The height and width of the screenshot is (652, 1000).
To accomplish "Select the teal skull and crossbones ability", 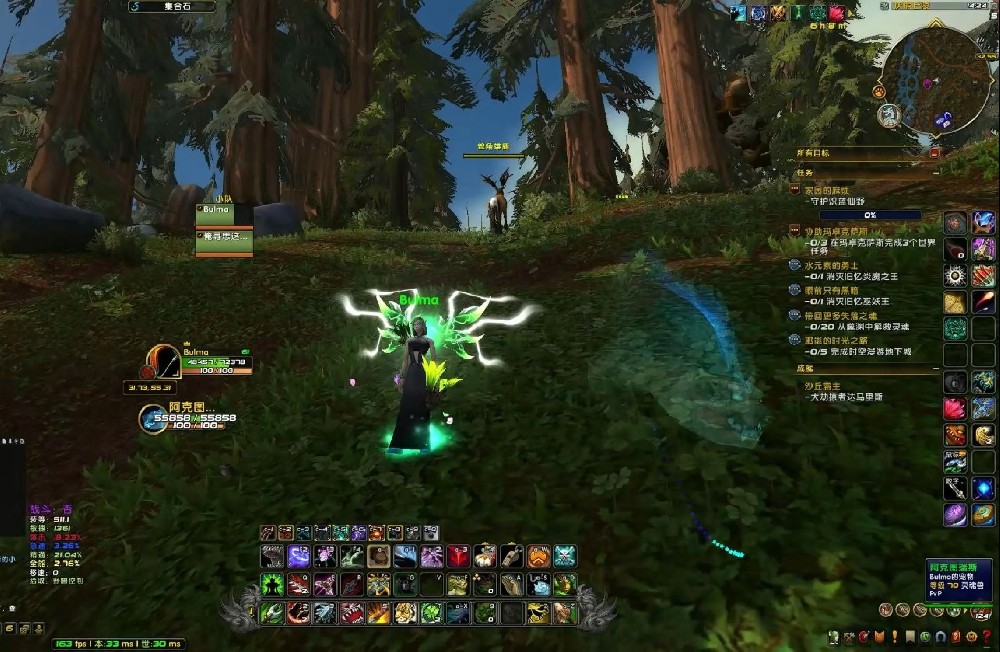I will 565,557.
